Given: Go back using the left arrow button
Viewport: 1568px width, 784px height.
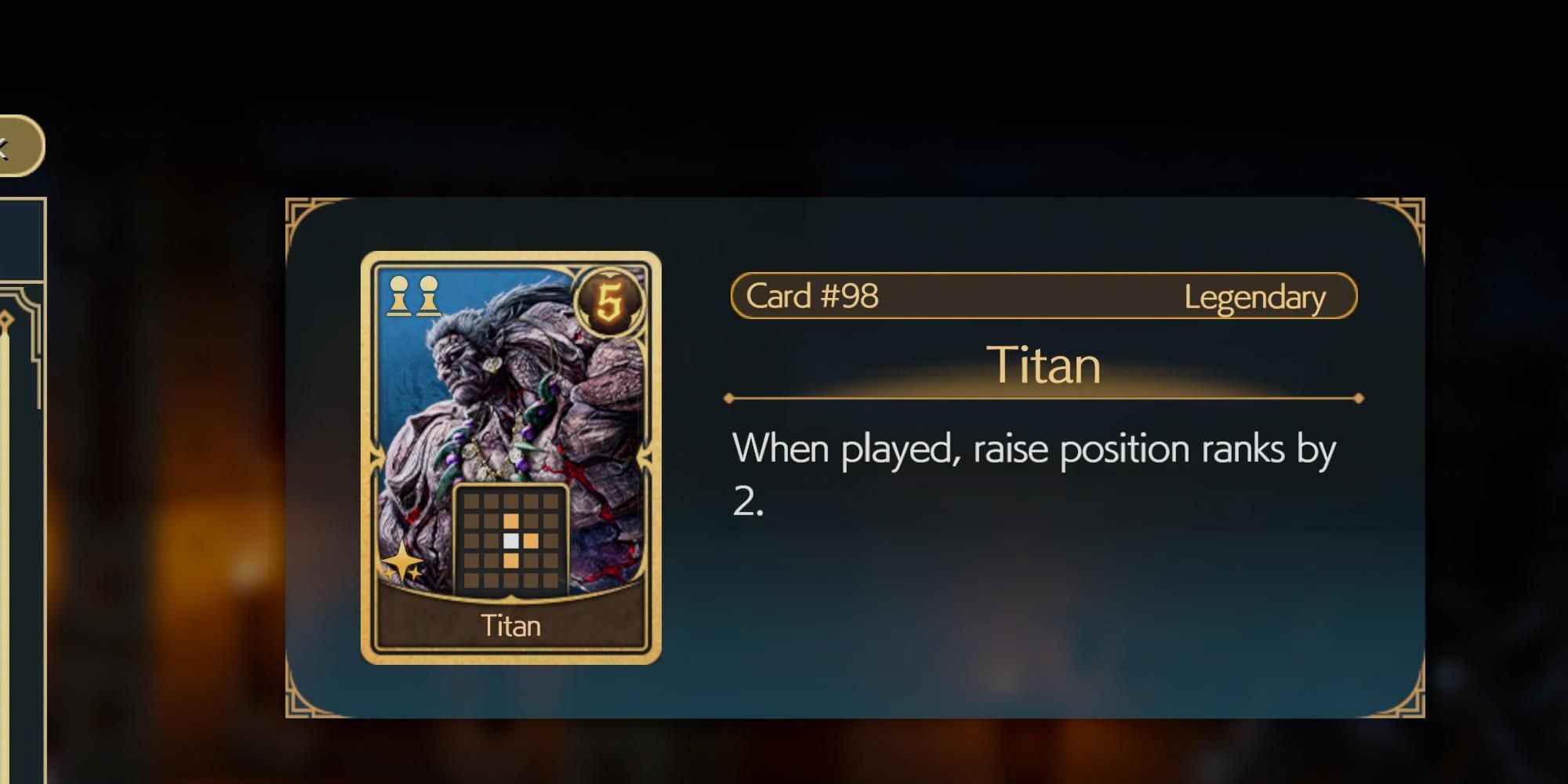Looking at the screenshot, I should pos(17,146).
